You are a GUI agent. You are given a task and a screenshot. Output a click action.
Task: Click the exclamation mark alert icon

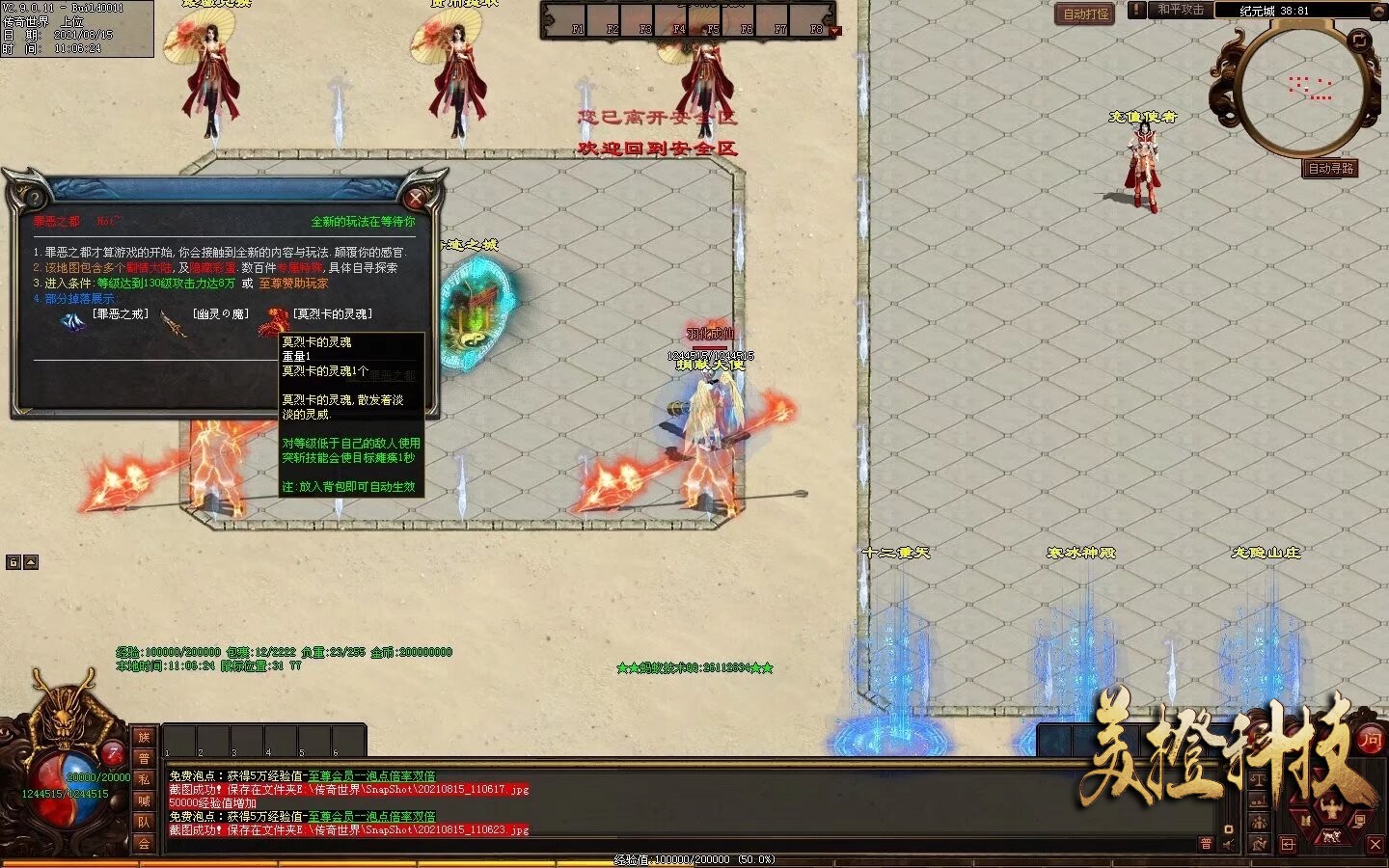click(1137, 10)
